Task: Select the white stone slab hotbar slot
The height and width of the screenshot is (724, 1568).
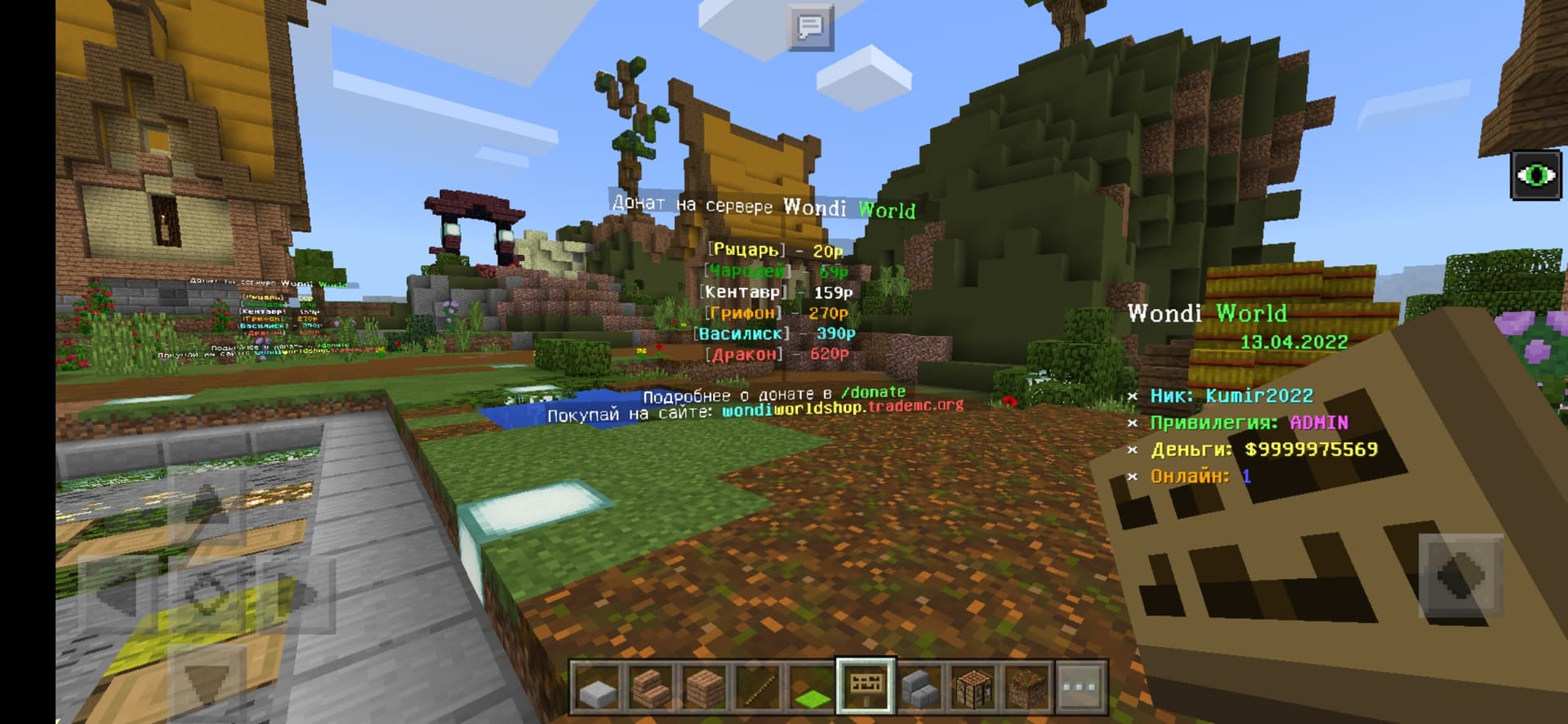Action: tap(597, 686)
